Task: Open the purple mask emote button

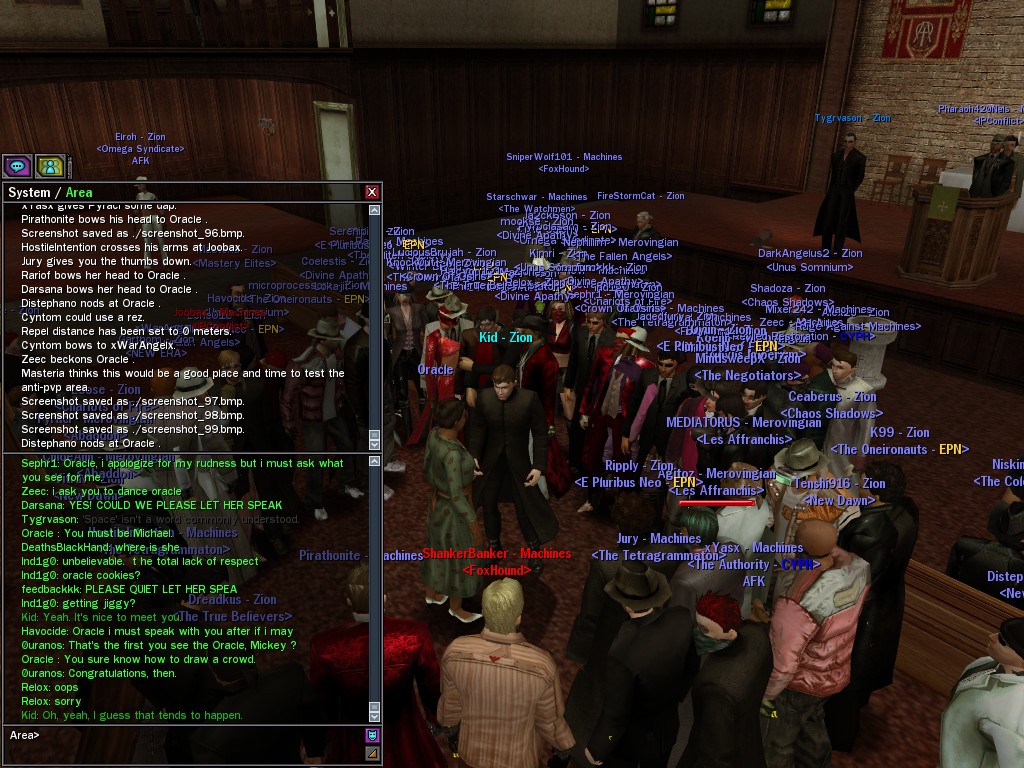Action: click(x=373, y=736)
